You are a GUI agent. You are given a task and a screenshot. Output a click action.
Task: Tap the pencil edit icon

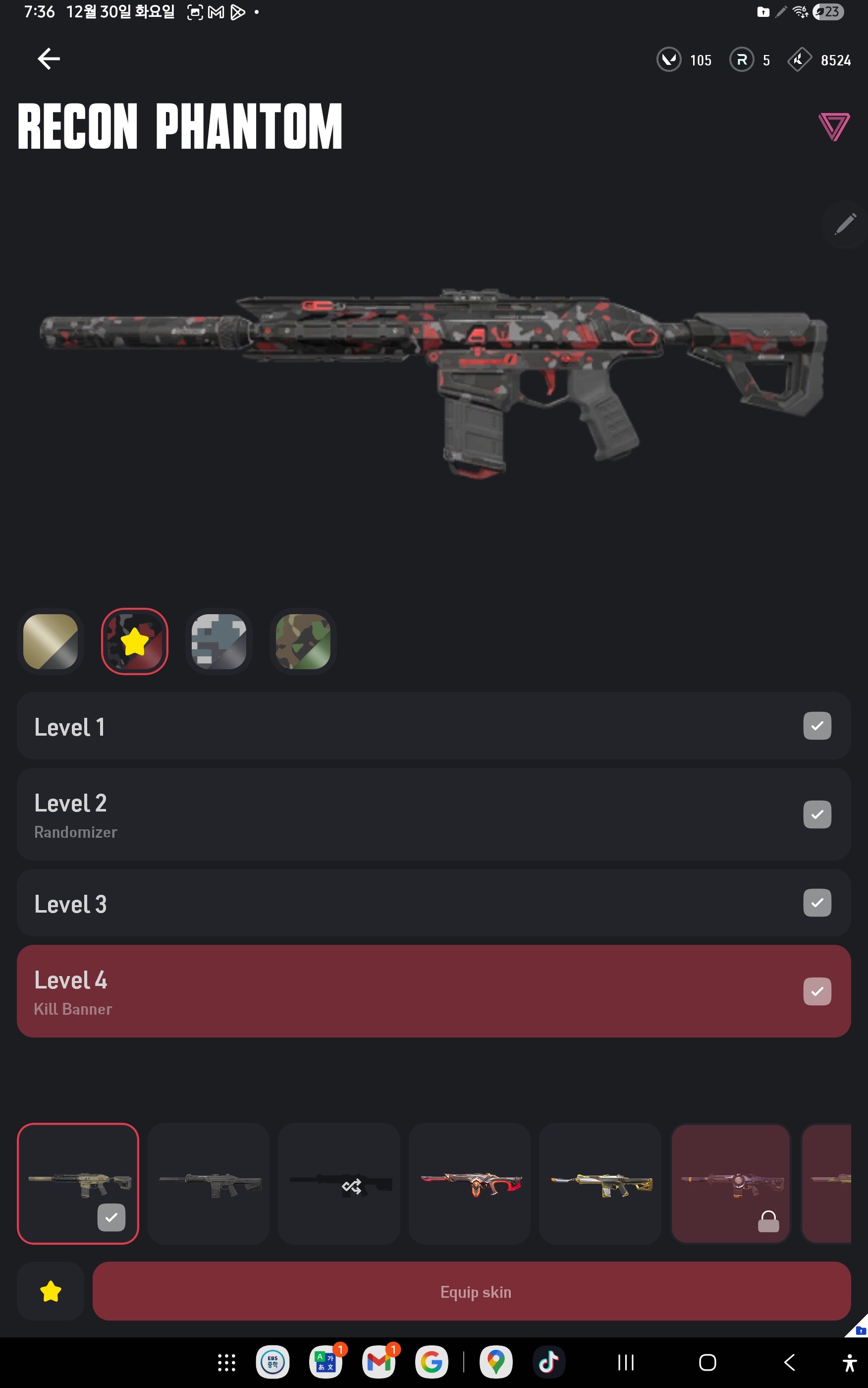844,224
